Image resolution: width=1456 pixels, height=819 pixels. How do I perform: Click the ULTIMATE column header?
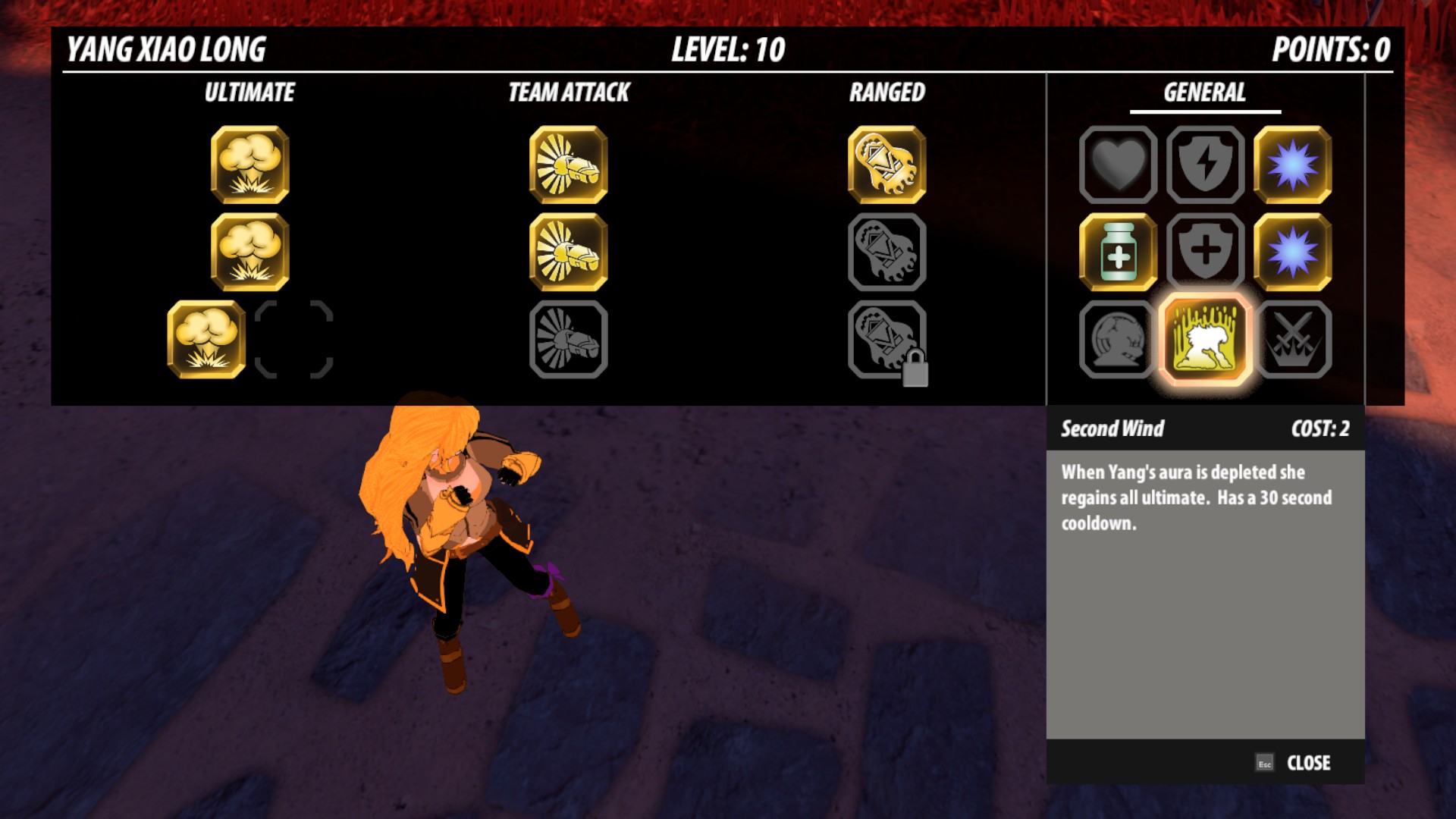(x=250, y=93)
